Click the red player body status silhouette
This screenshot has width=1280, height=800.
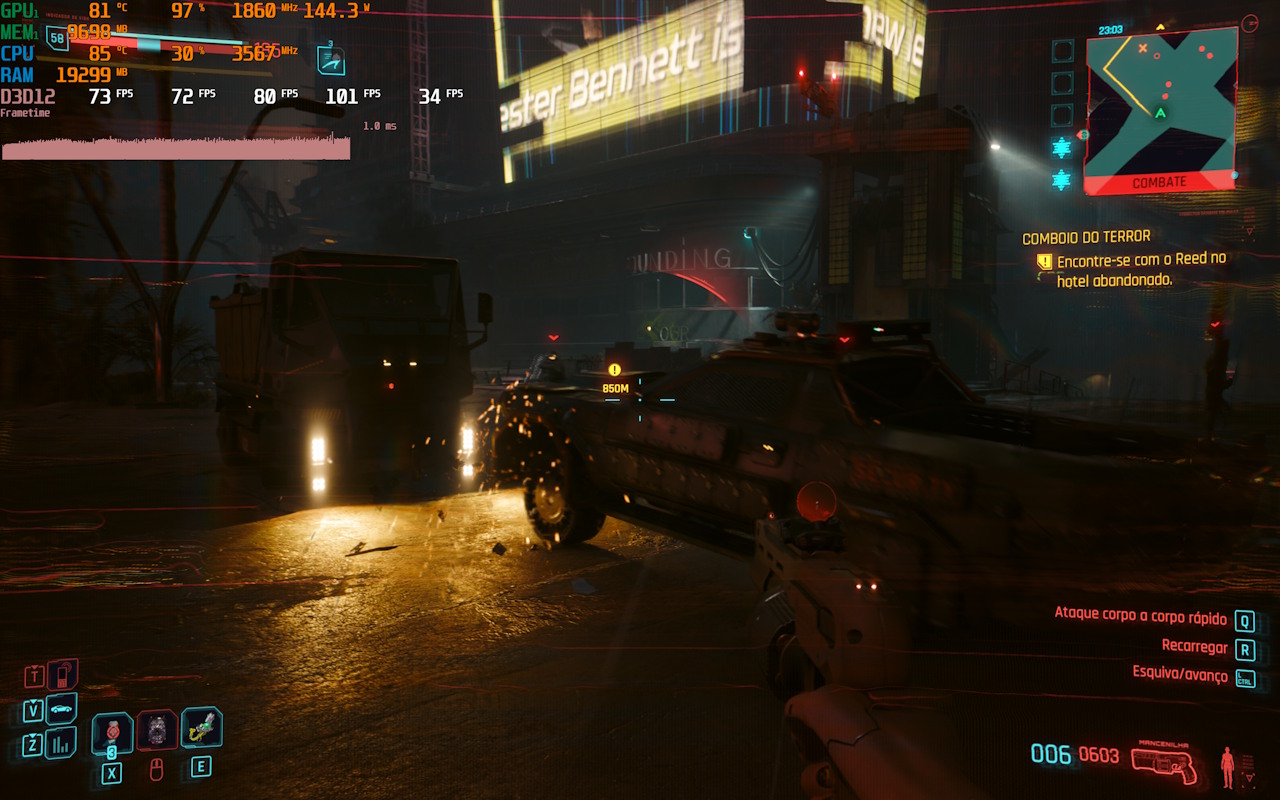[x=1227, y=767]
